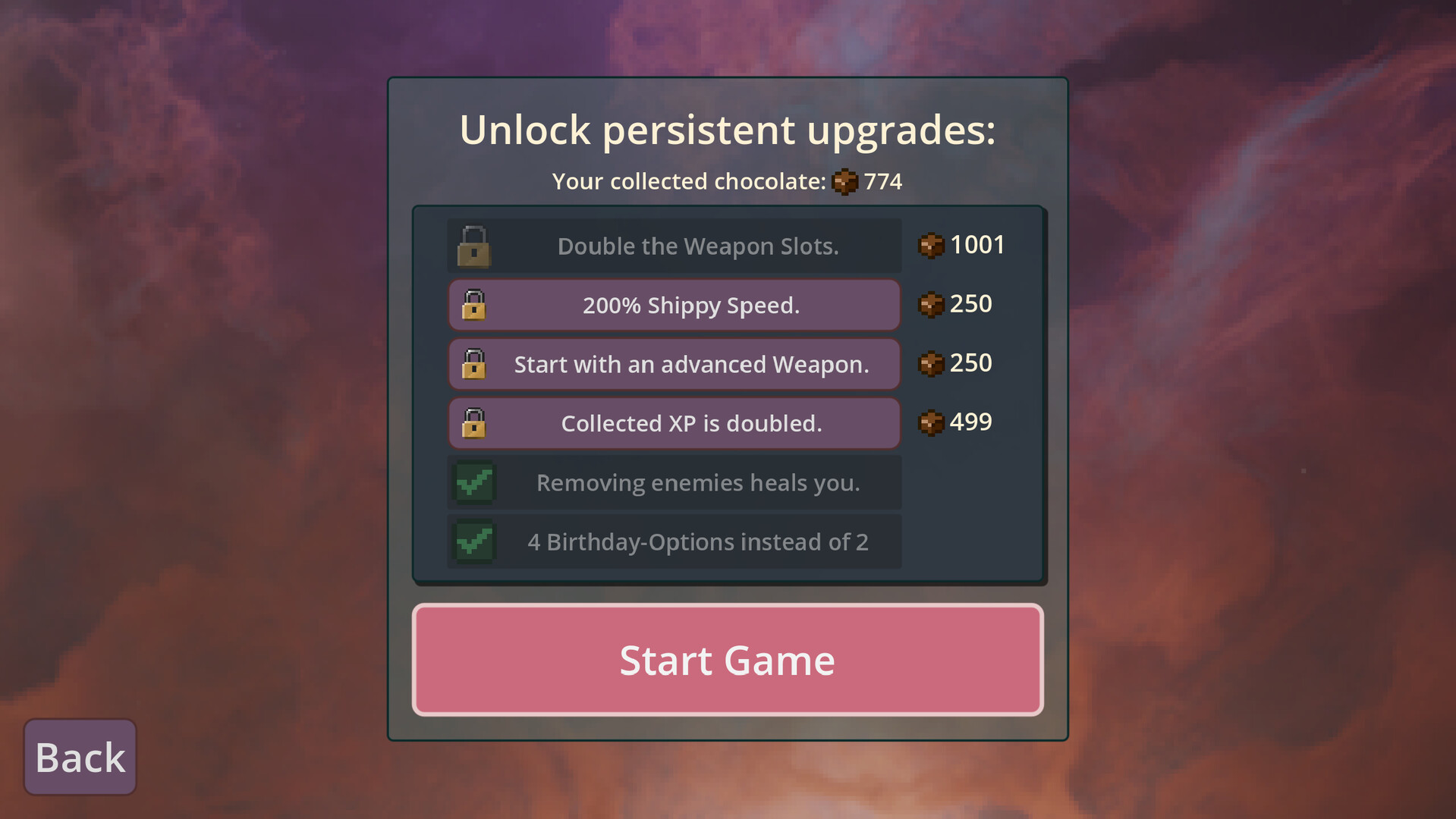Buy the Collected XP is doubled upgrade
This screenshot has width=1456, height=819.
(673, 423)
